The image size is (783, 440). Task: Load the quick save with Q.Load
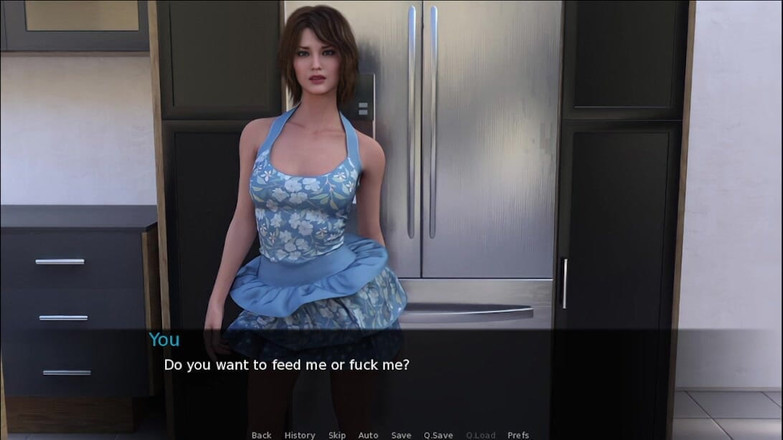[480, 435]
